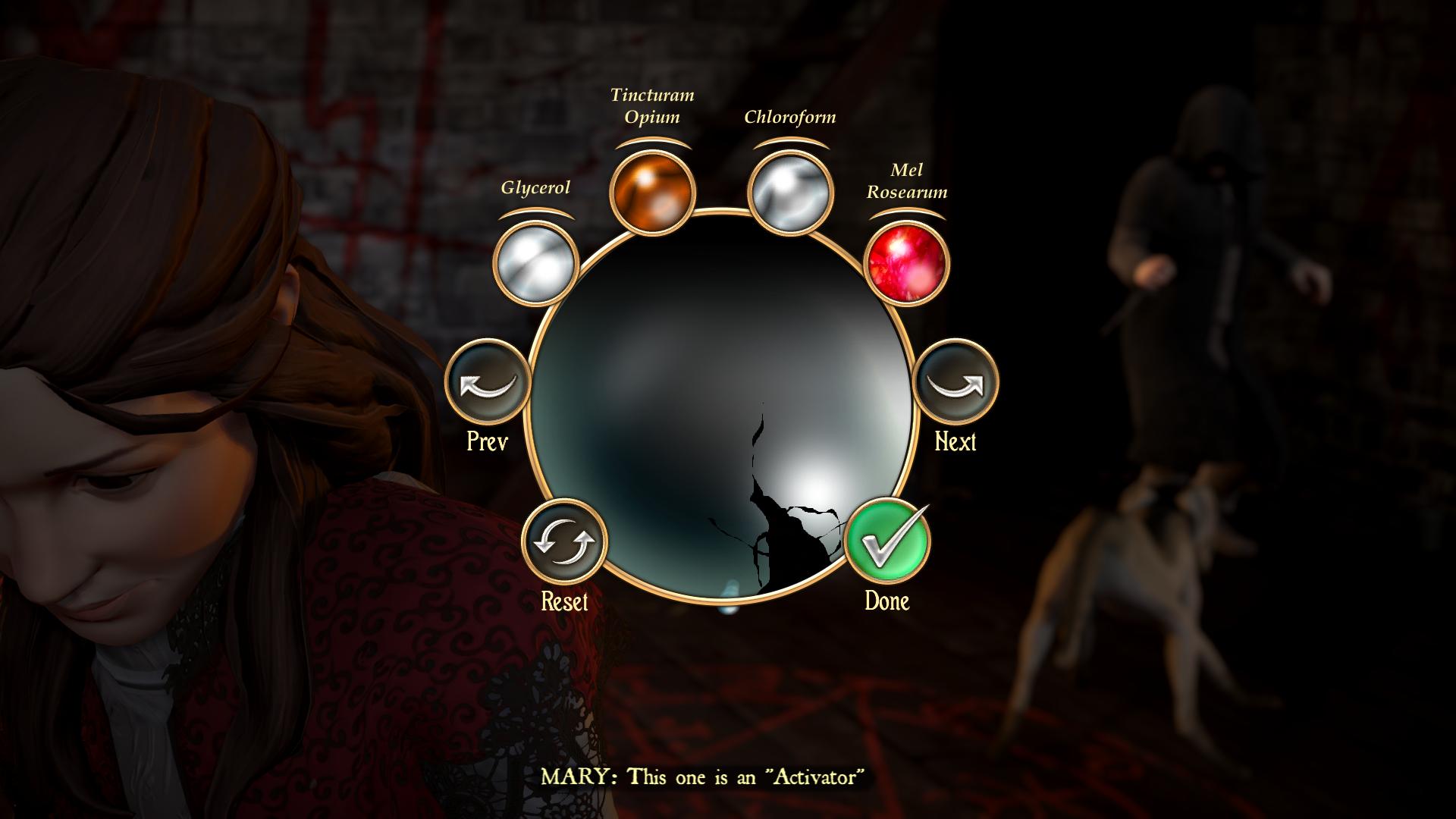Click the "Next" text label
The image size is (1456, 819).
coord(954,441)
